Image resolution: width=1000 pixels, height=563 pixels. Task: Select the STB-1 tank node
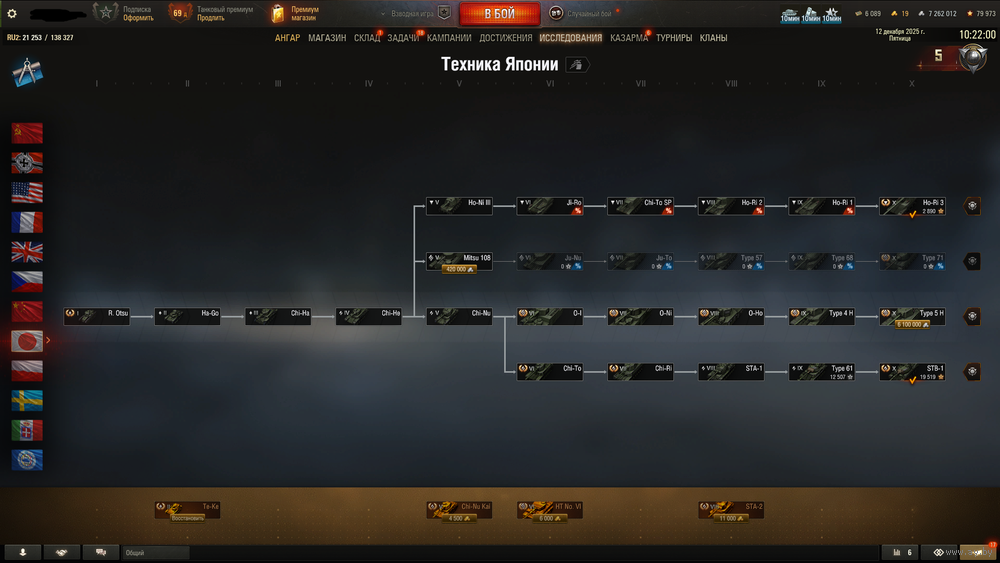(x=911, y=369)
